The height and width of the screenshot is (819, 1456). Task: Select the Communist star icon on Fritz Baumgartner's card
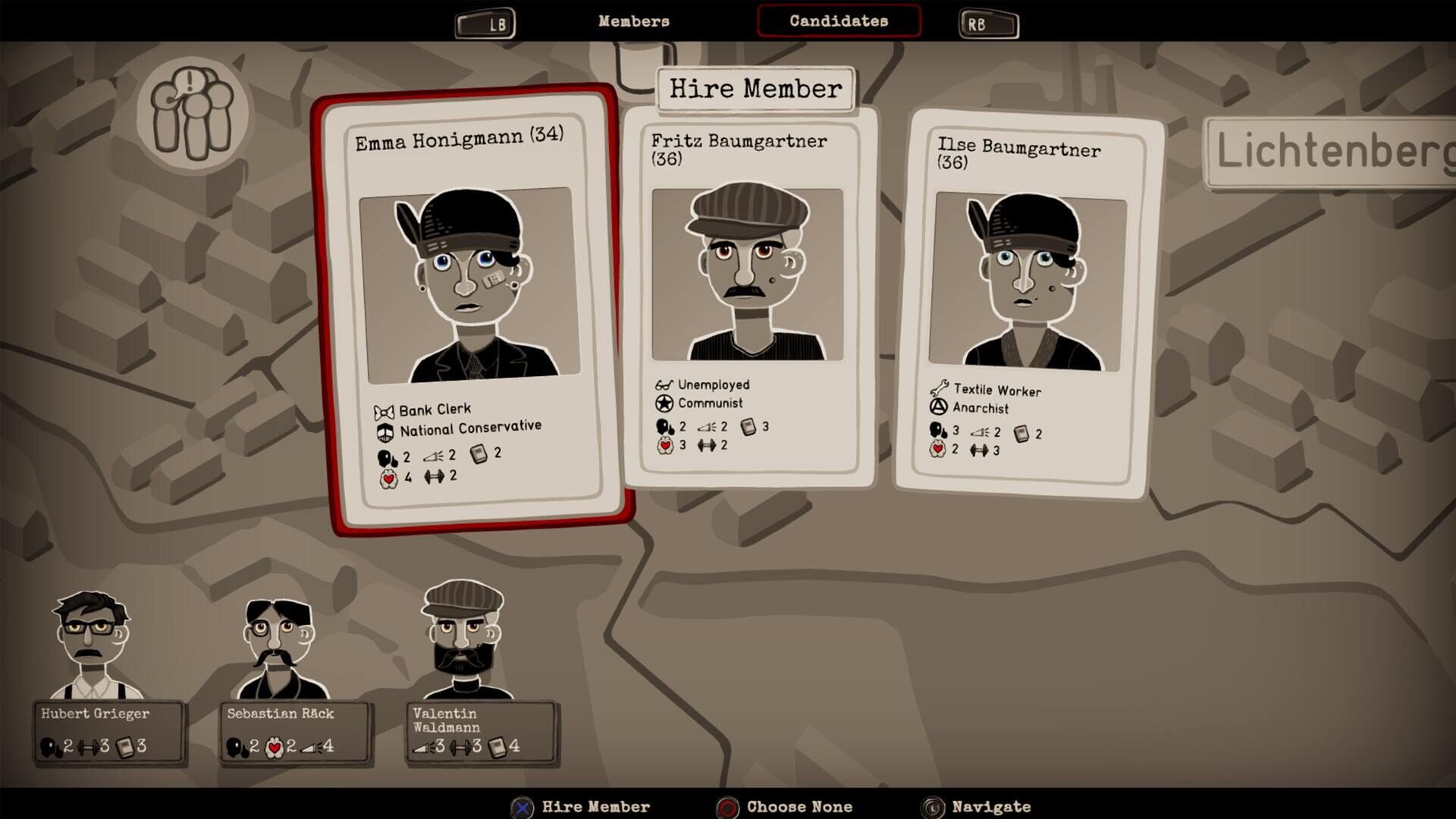coord(665,403)
